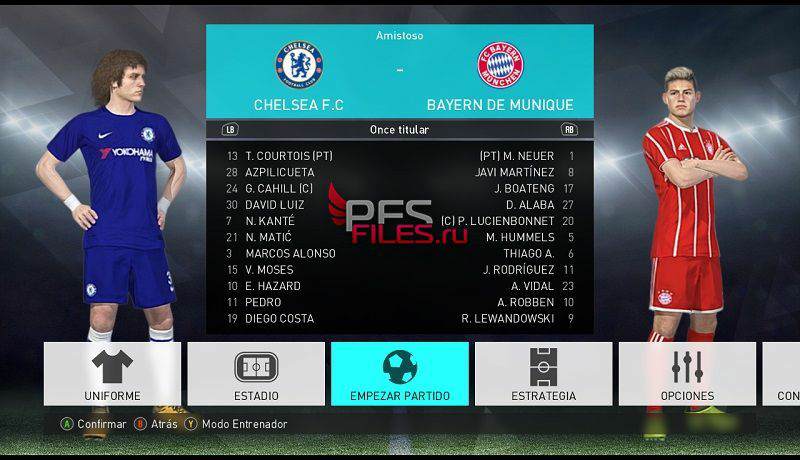Choose Diego Costa from the list
The width and height of the screenshot is (800, 460).
coord(279,319)
